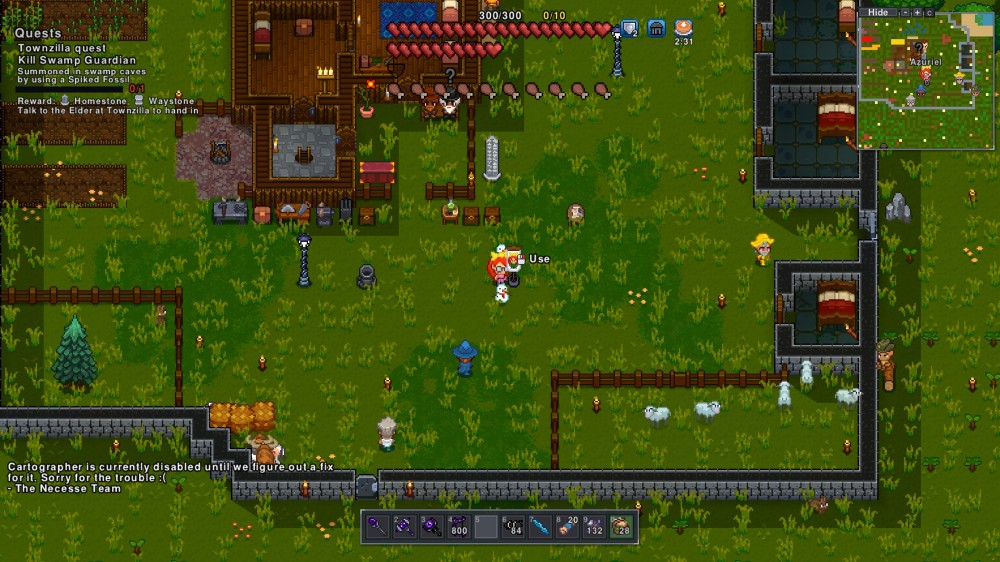Hide the minimap with the Hide button
The height and width of the screenshot is (562, 1000).
pos(877,12)
